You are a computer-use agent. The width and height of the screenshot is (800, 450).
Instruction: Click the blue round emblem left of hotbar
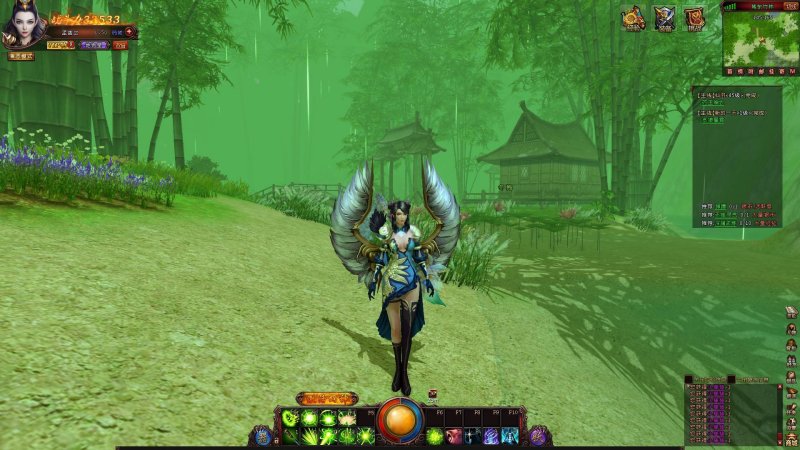(264, 435)
